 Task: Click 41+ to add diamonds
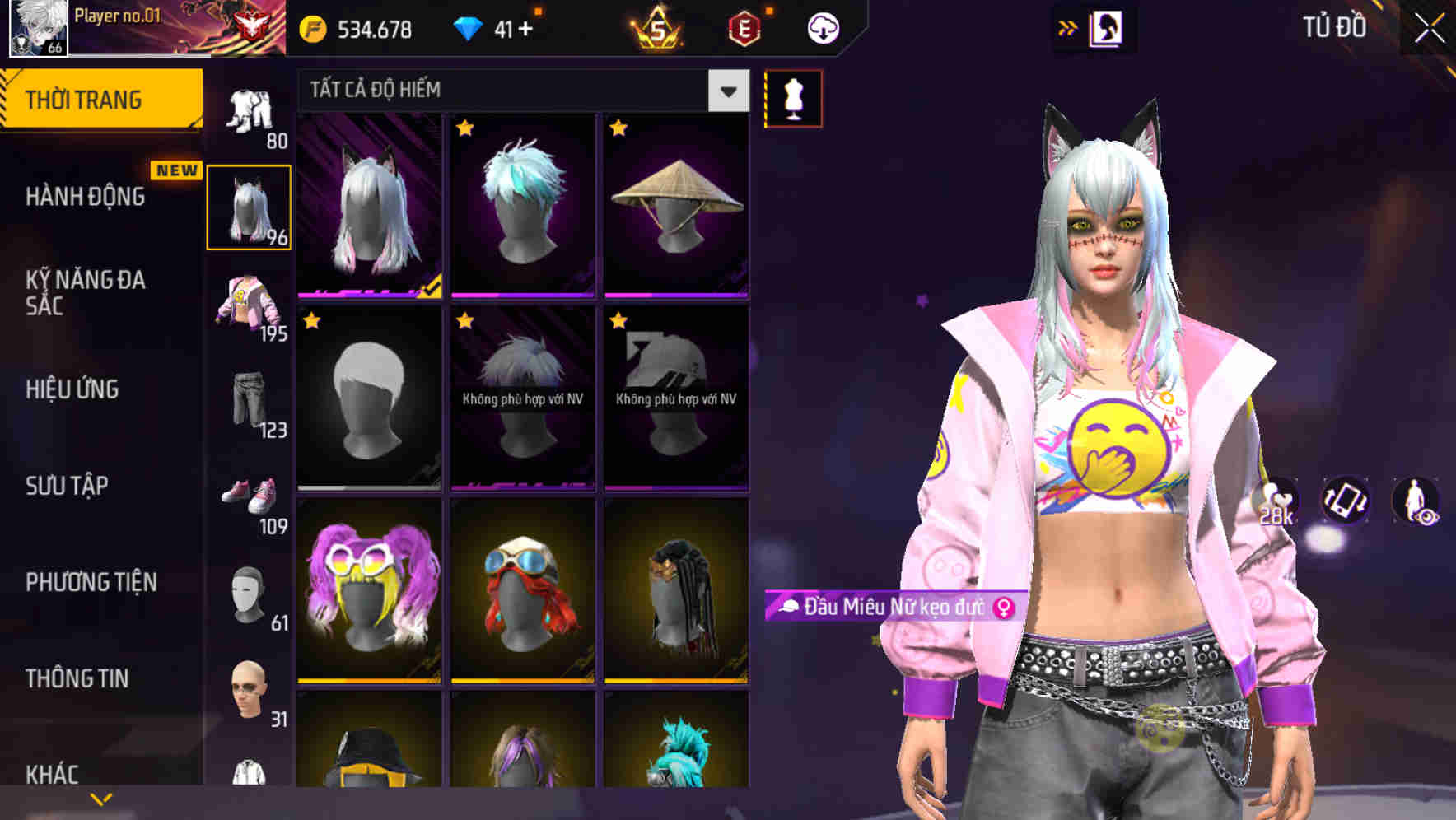[510, 27]
